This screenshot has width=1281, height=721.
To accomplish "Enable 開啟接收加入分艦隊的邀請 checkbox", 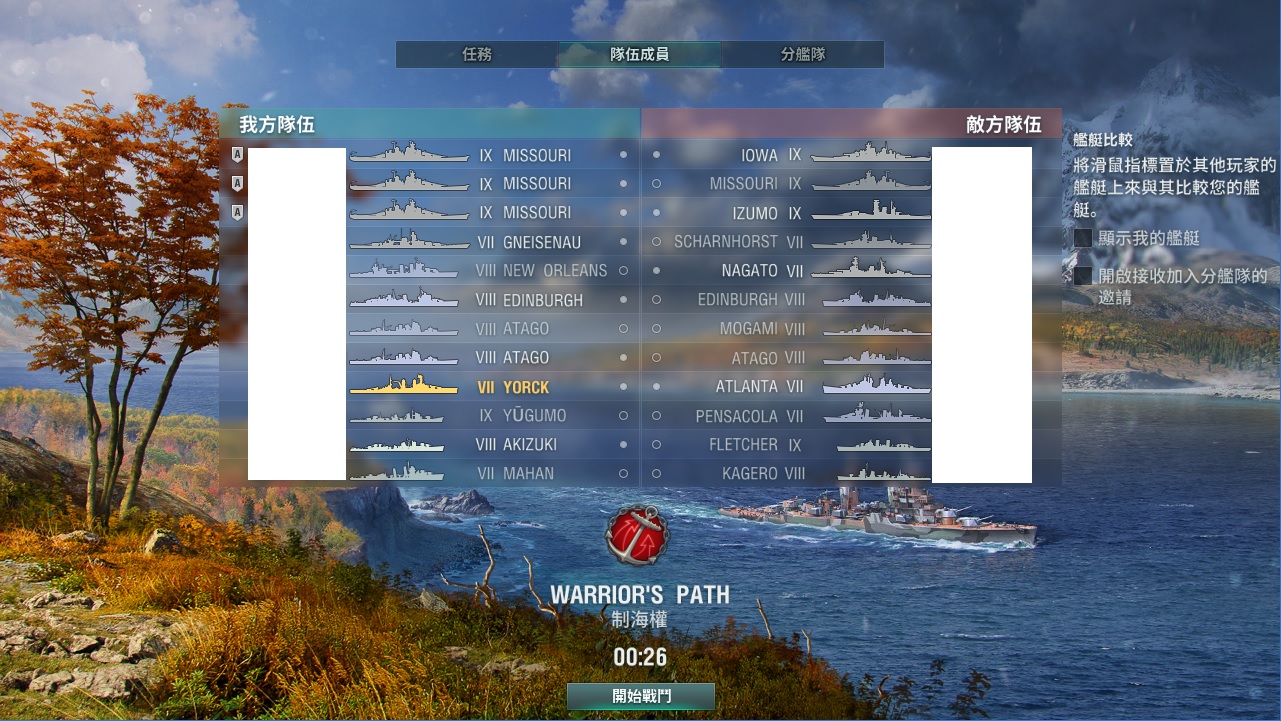I will click(1083, 276).
